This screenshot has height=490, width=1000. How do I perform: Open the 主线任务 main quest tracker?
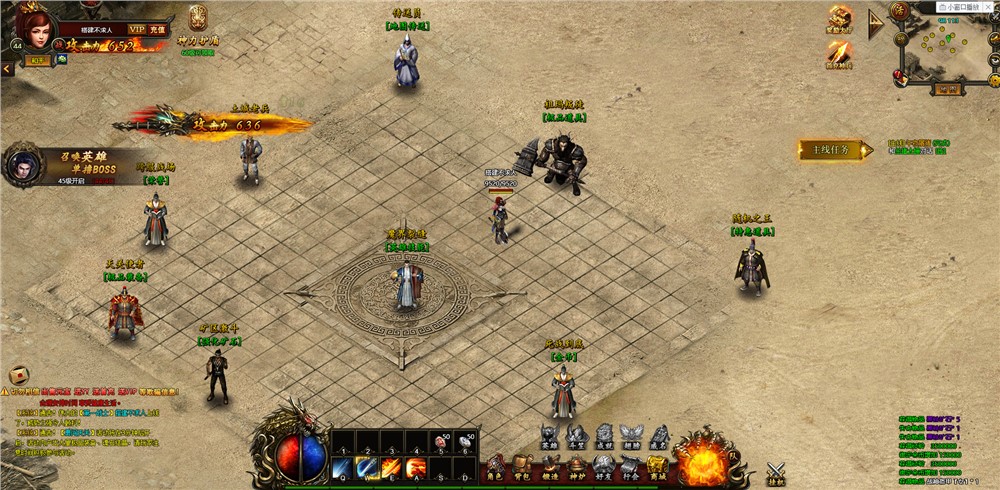pos(830,150)
